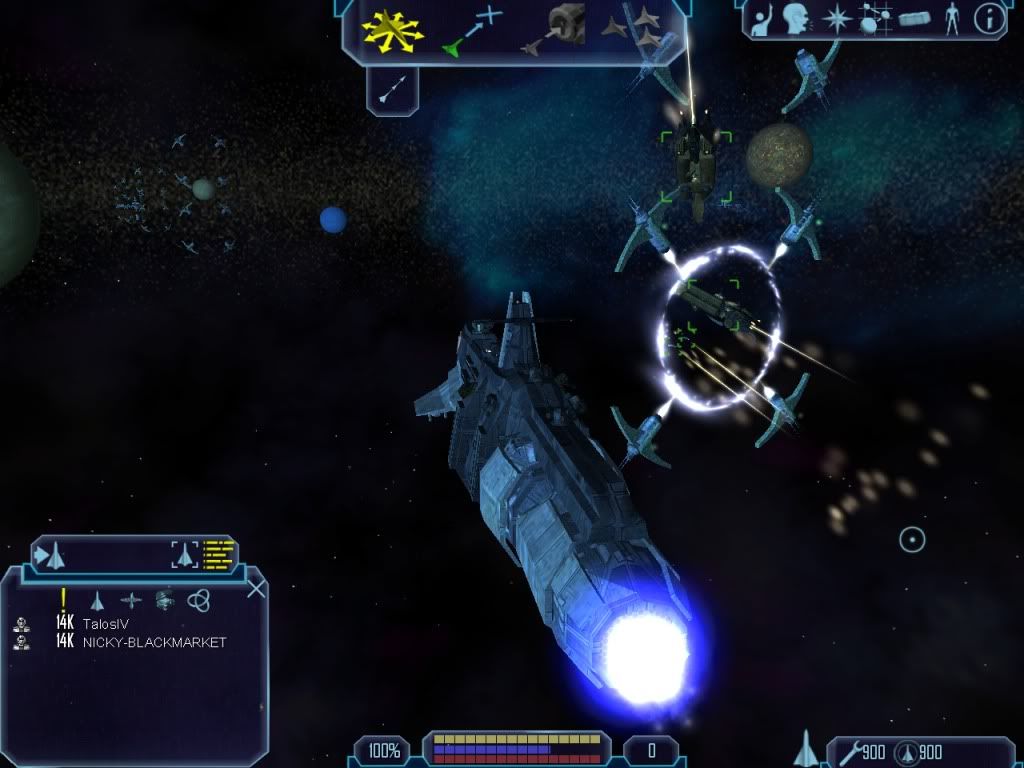Close the player list panel

(256, 589)
